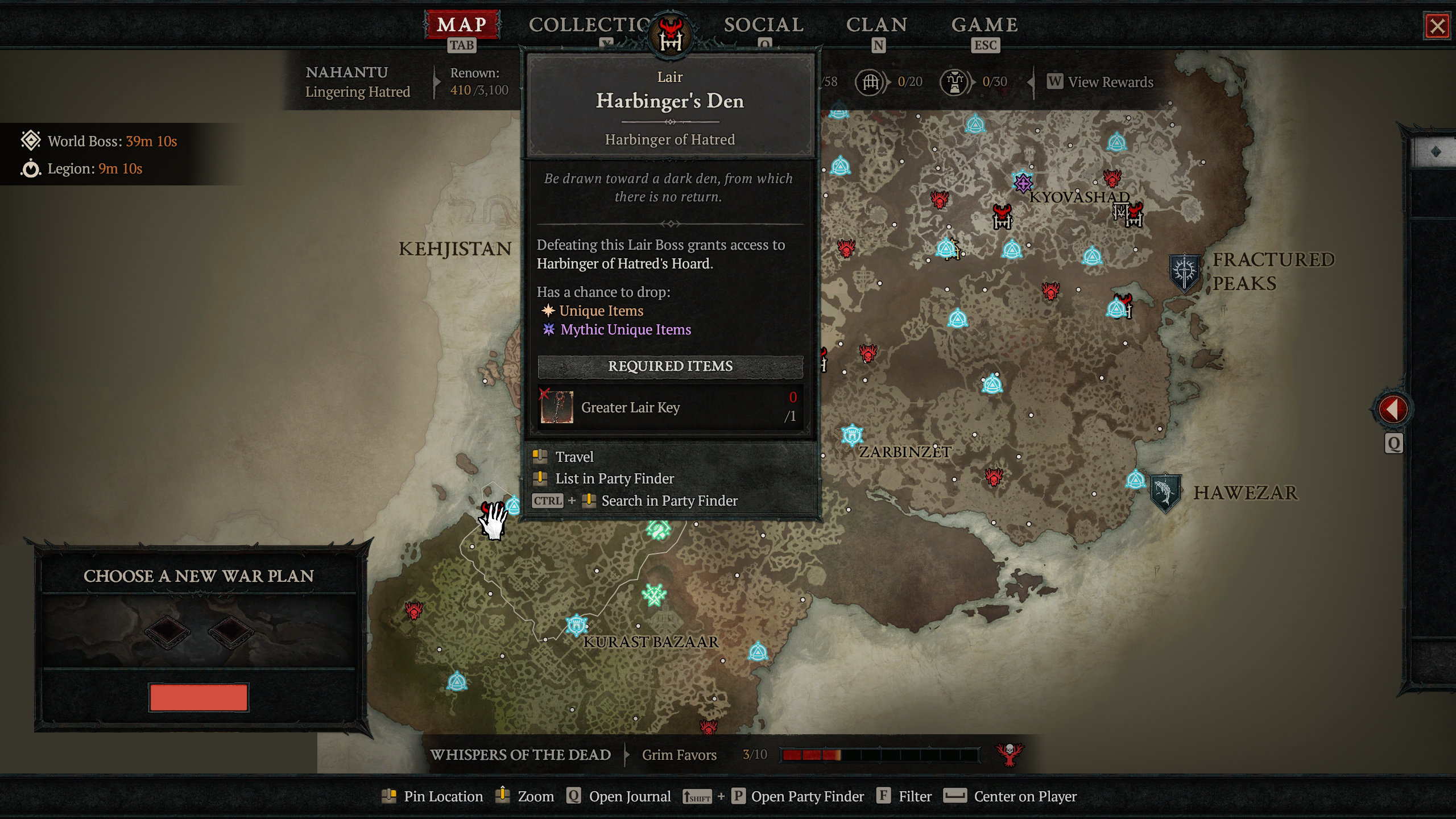Switch to the MAP tab
This screenshot has width=1456, height=819.
click(461, 26)
